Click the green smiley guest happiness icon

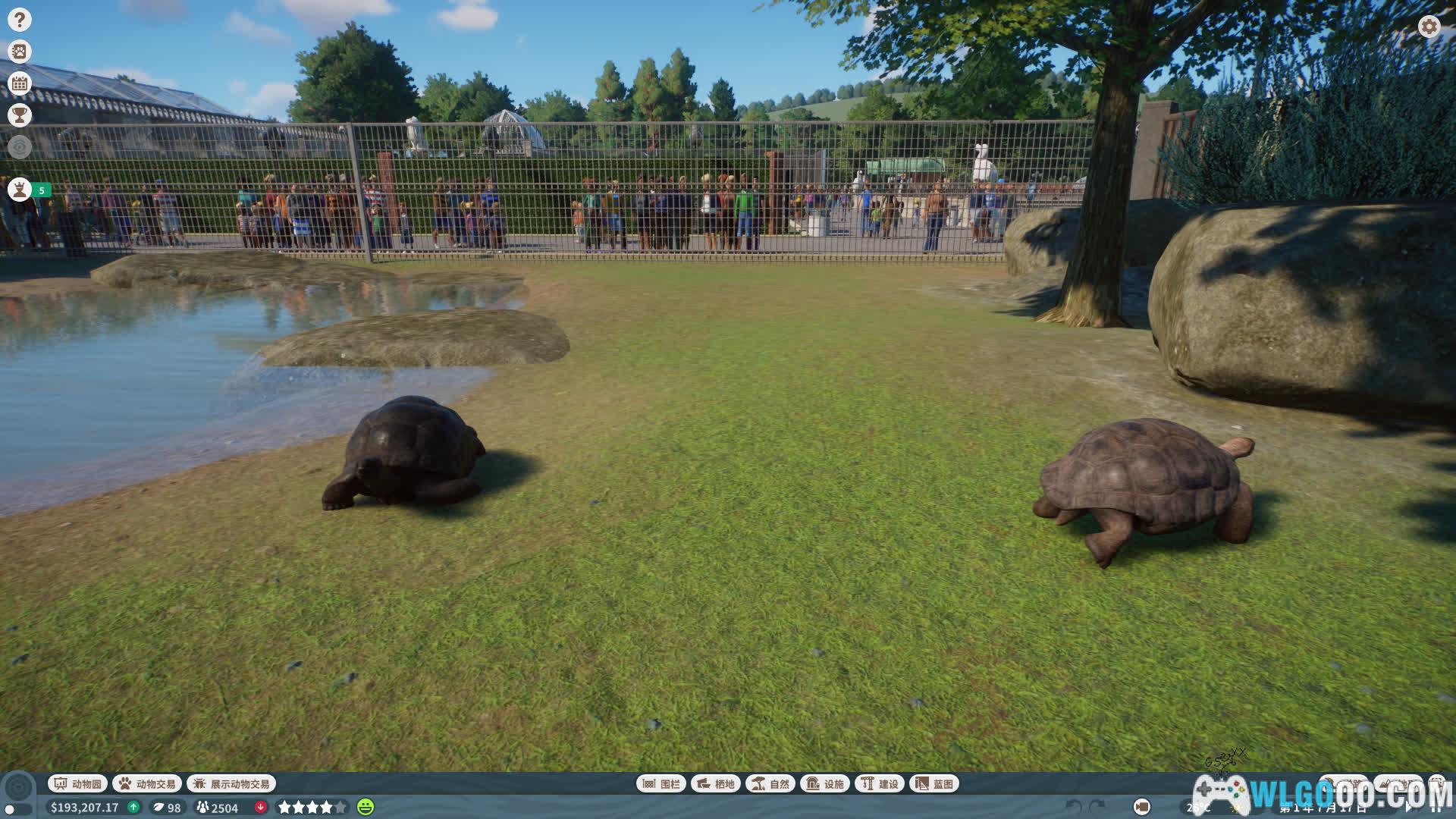point(366,807)
